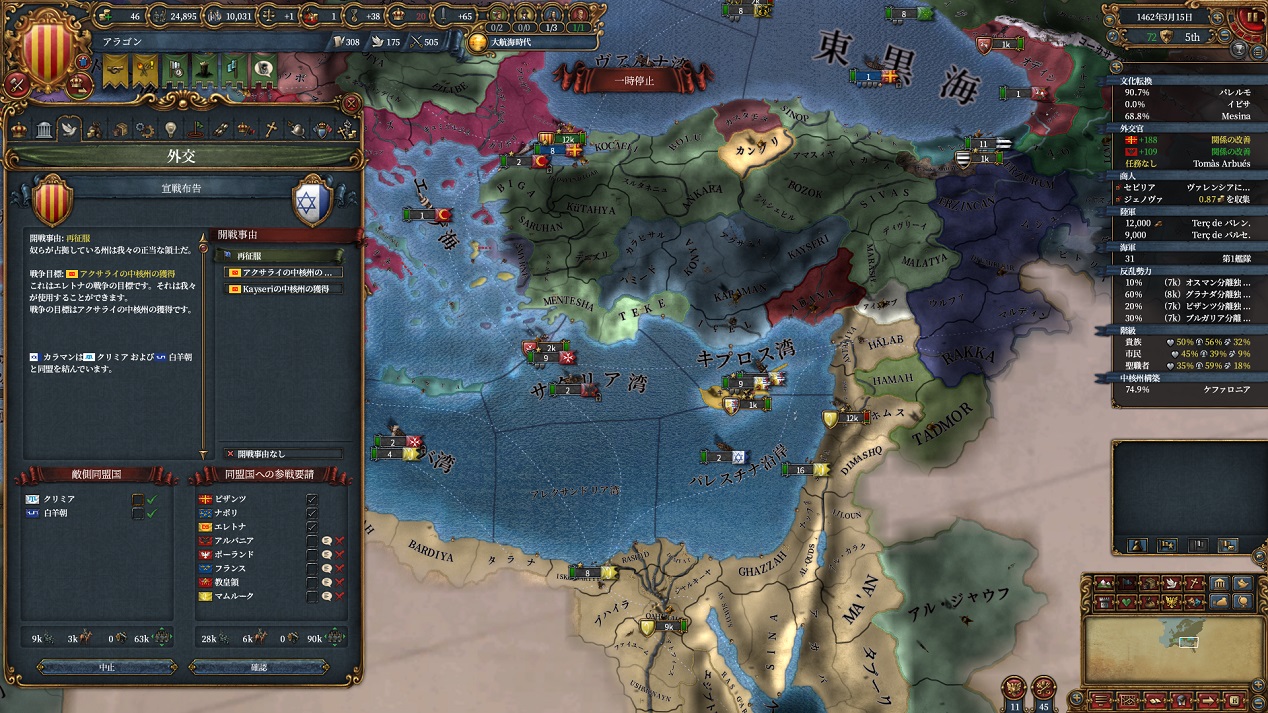This screenshot has width=1268, height=713.
Task: Open the religion tab with cross icon
Action: [x=271, y=130]
